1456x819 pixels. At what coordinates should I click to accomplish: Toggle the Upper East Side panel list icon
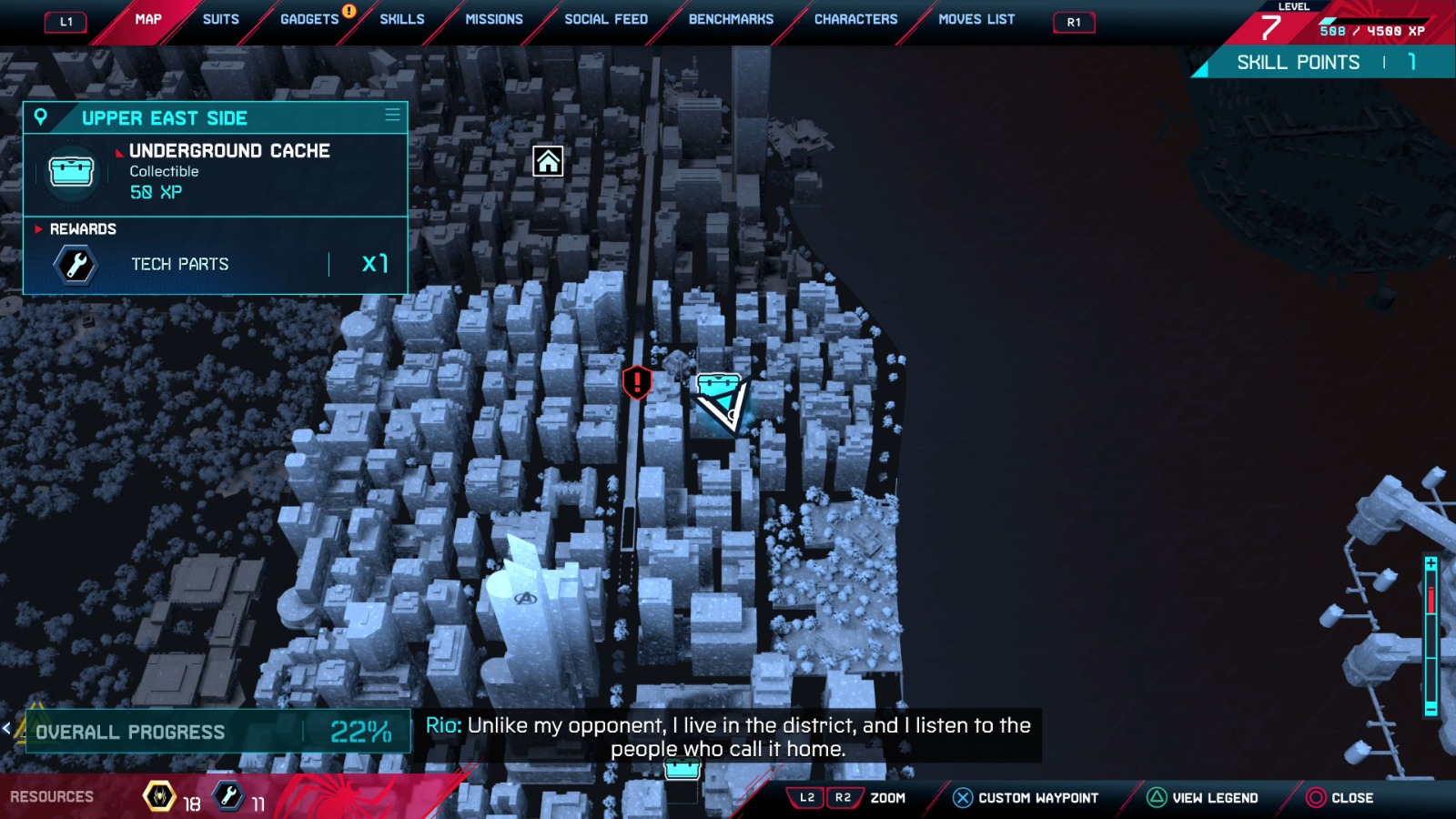coord(392,116)
